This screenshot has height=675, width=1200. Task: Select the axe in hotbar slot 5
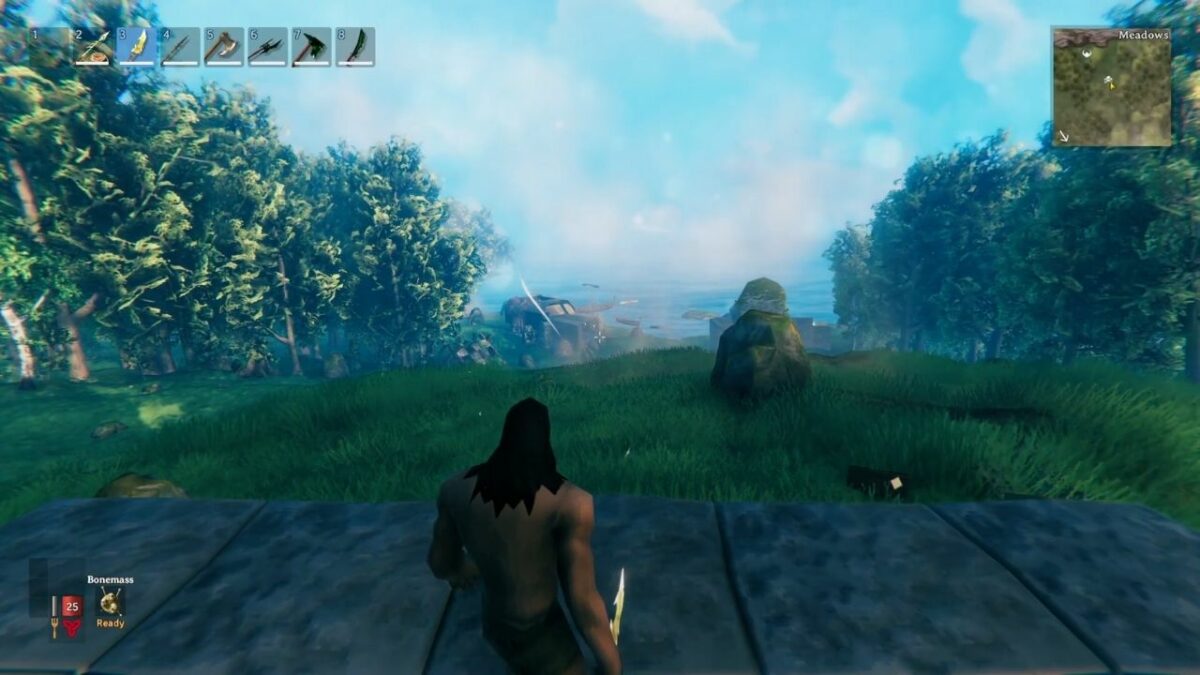(x=224, y=47)
